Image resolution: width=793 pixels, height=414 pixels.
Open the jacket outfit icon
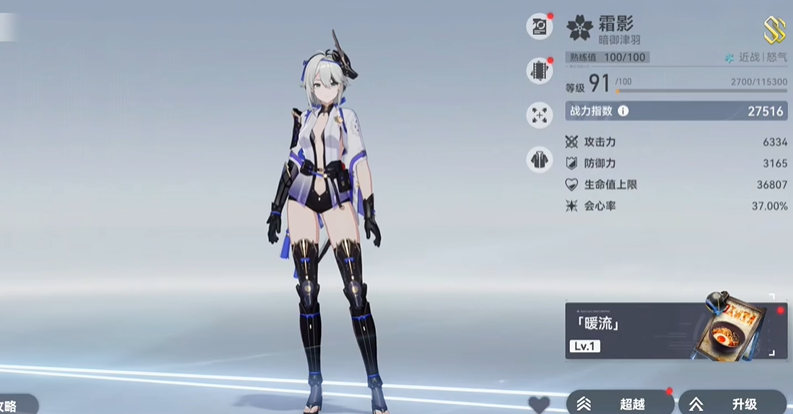(x=540, y=158)
